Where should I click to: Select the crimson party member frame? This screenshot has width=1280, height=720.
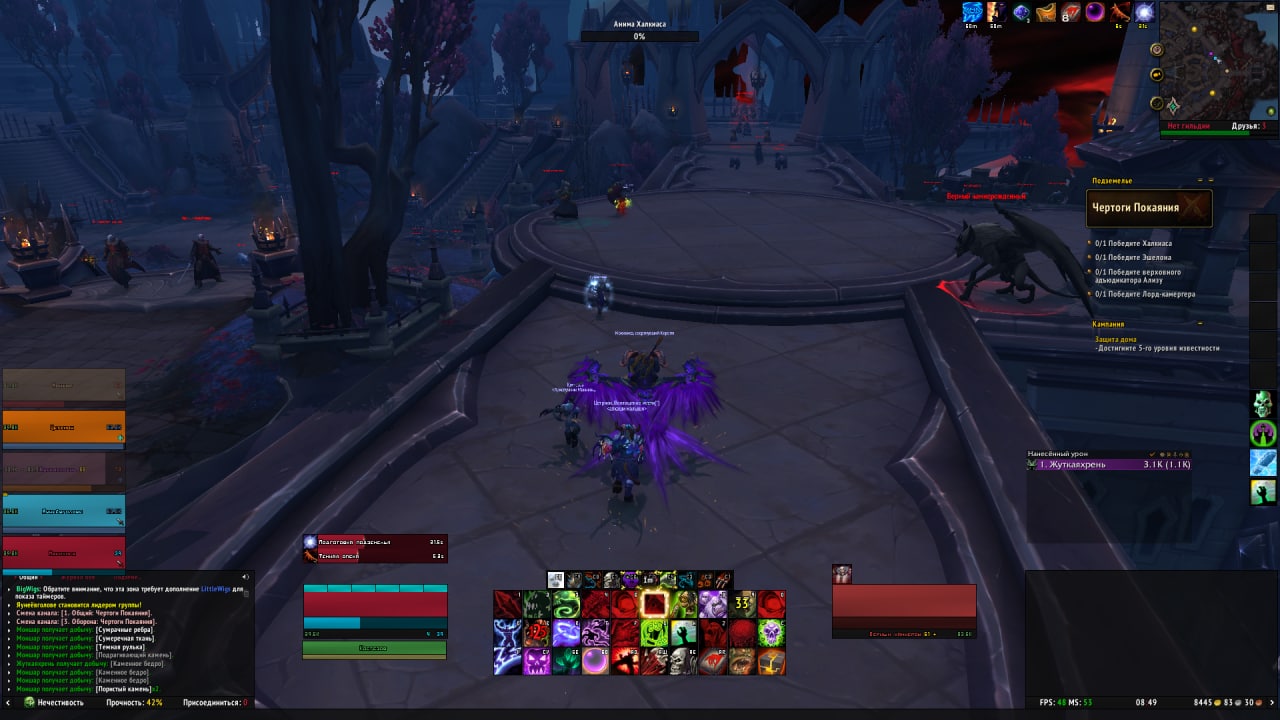[63, 551]
